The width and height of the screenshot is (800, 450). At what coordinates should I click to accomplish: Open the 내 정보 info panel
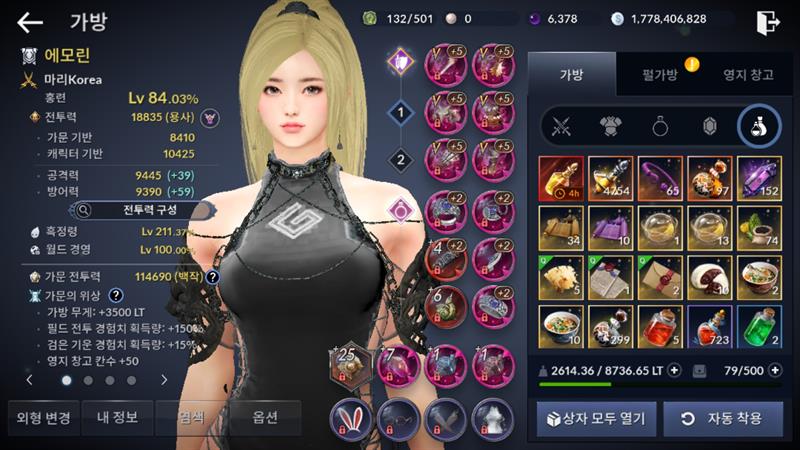point(116,417)
